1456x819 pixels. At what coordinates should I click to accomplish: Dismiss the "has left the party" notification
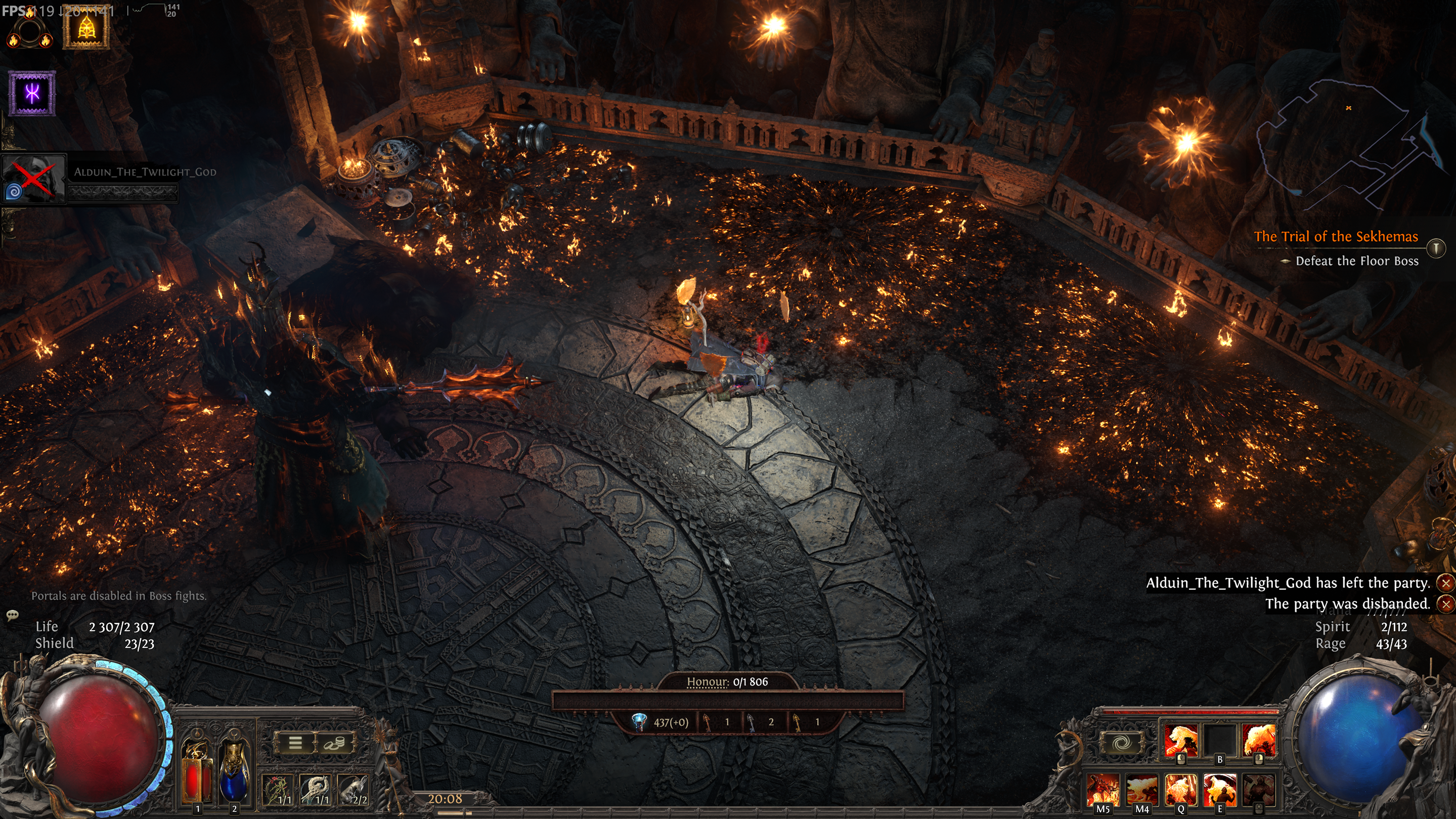tap(1446, 583)
